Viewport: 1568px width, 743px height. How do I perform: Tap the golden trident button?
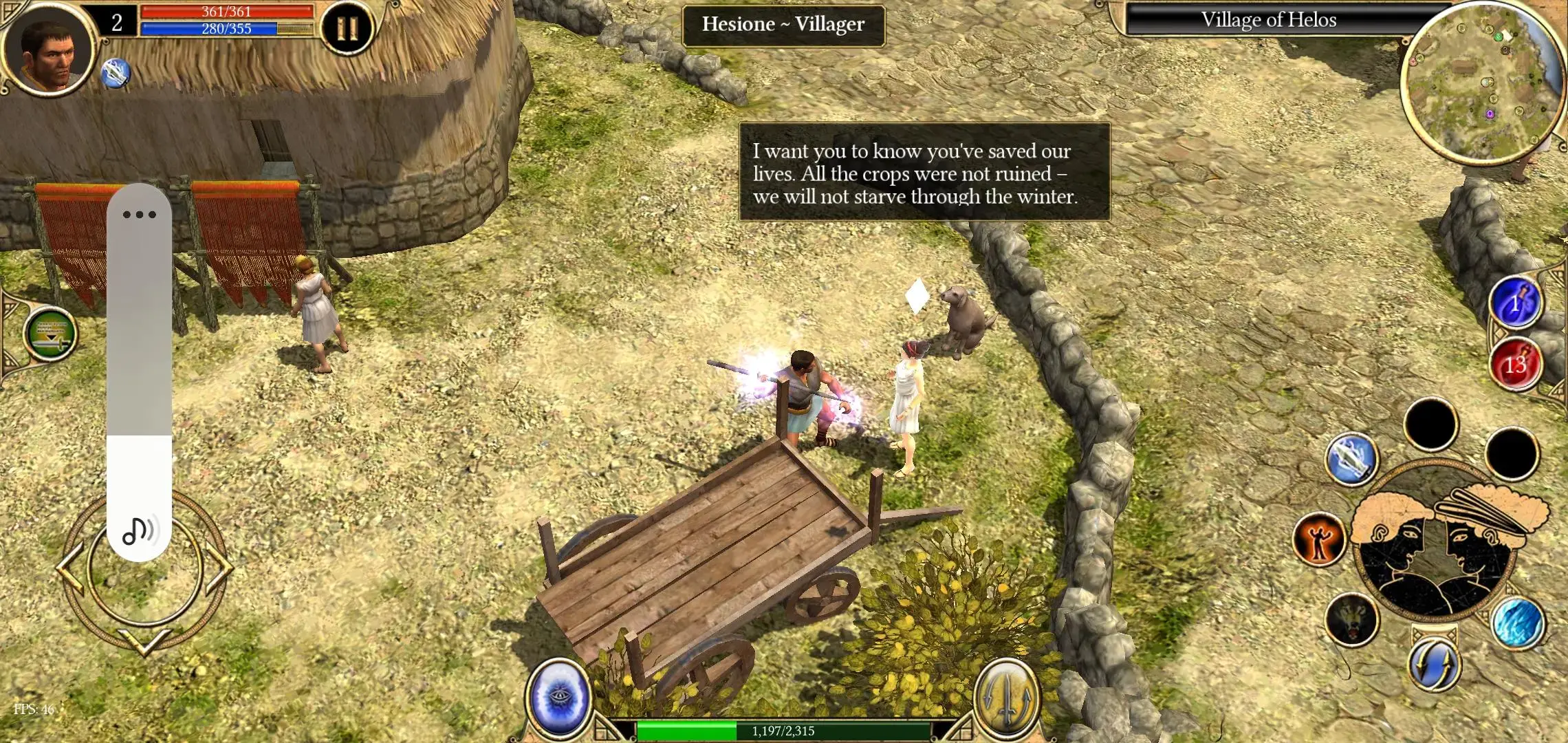[1006, 696]
